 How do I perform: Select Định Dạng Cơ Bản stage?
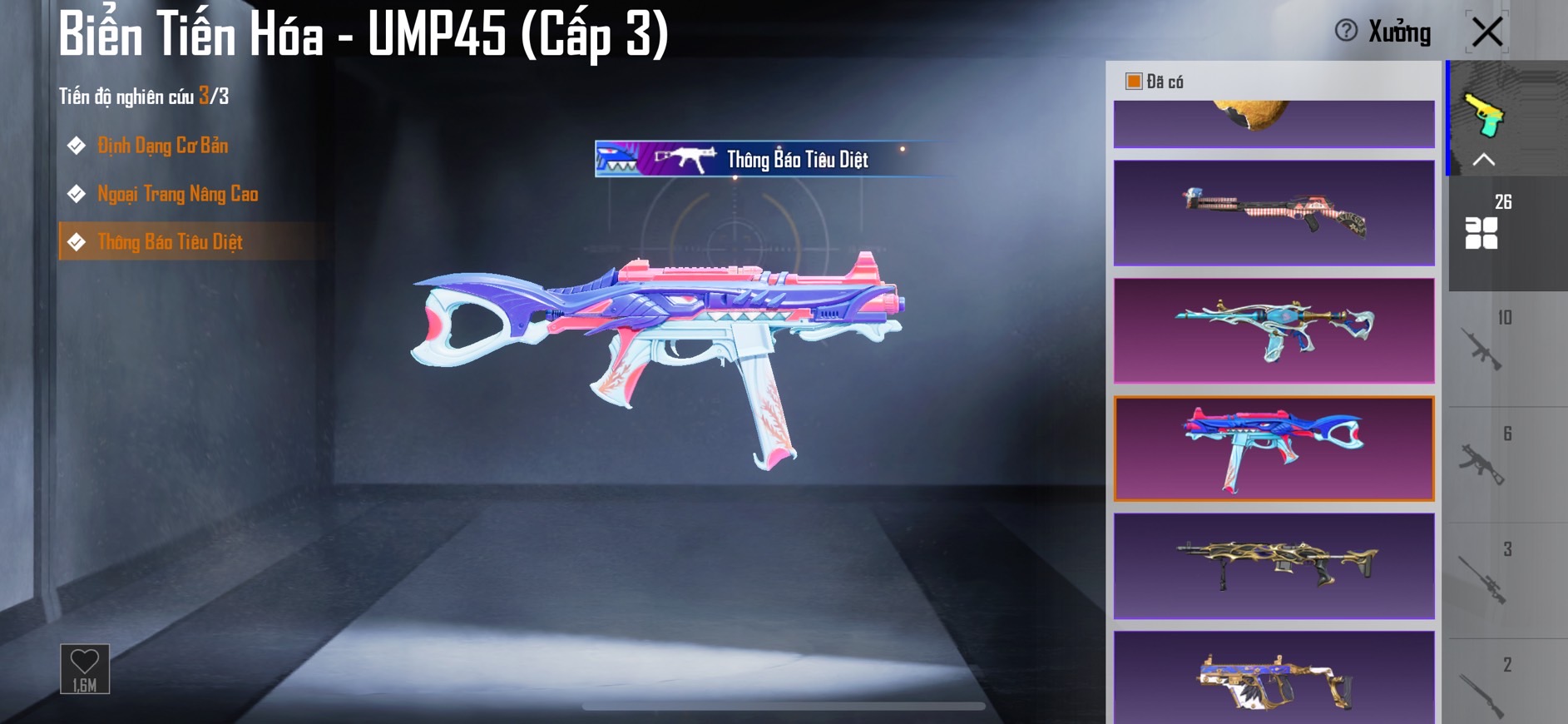[x=162, y=146]
